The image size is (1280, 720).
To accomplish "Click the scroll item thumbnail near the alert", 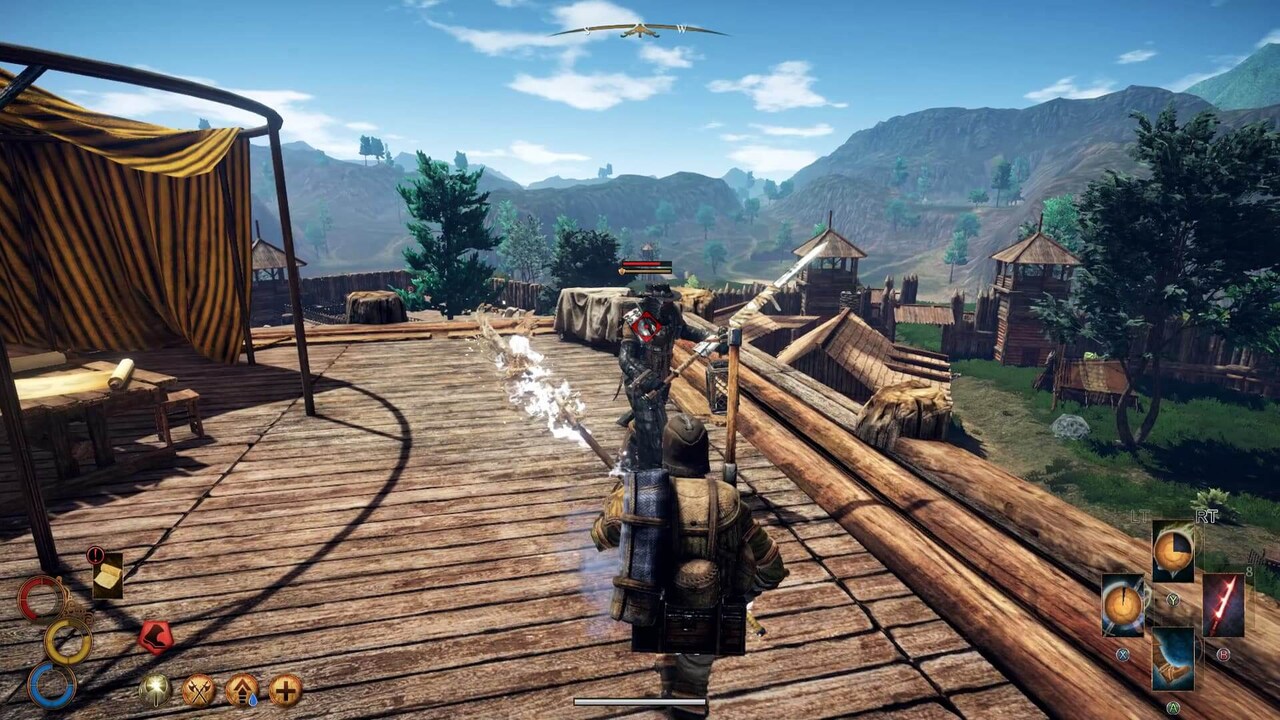I will 109,577.
